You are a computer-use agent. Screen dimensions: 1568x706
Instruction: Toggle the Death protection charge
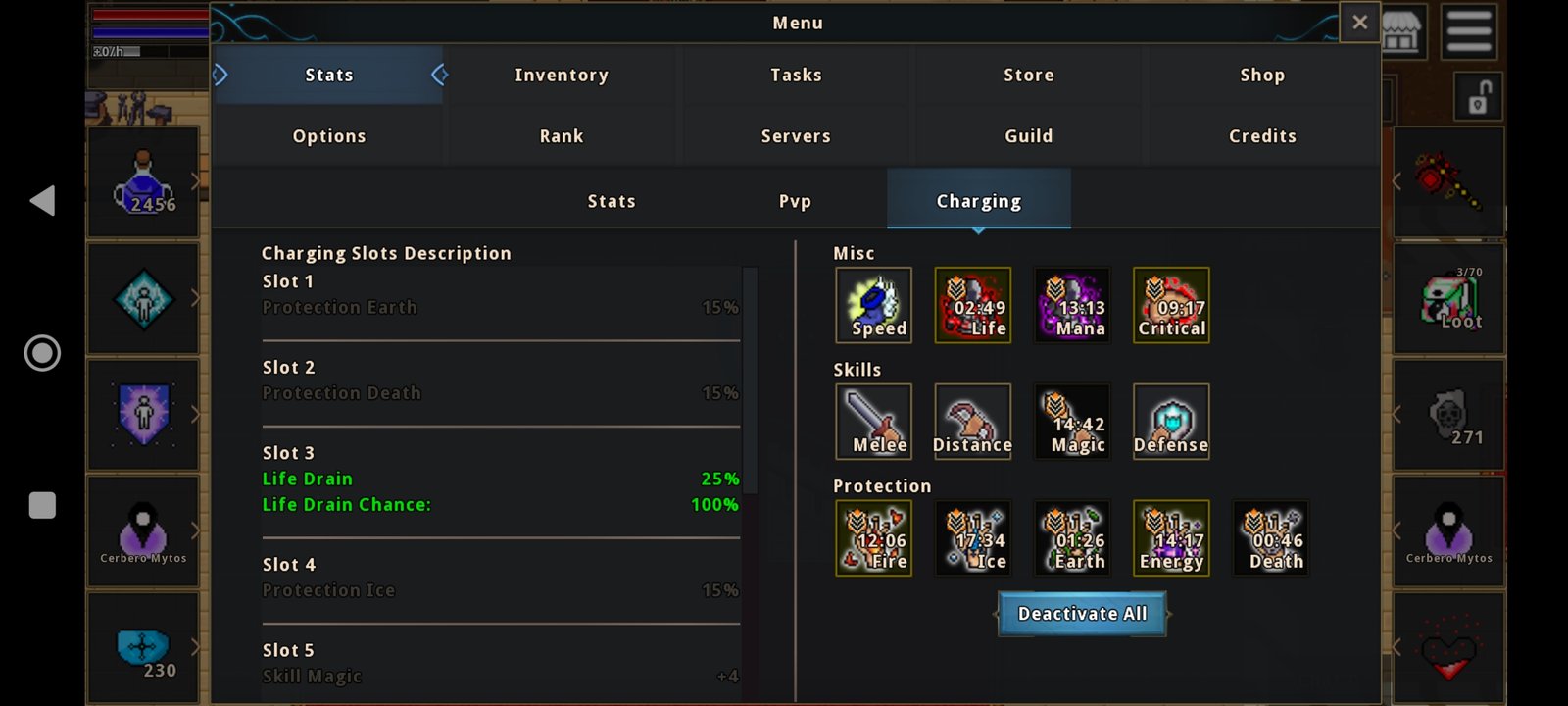(x=1271, y=538)
